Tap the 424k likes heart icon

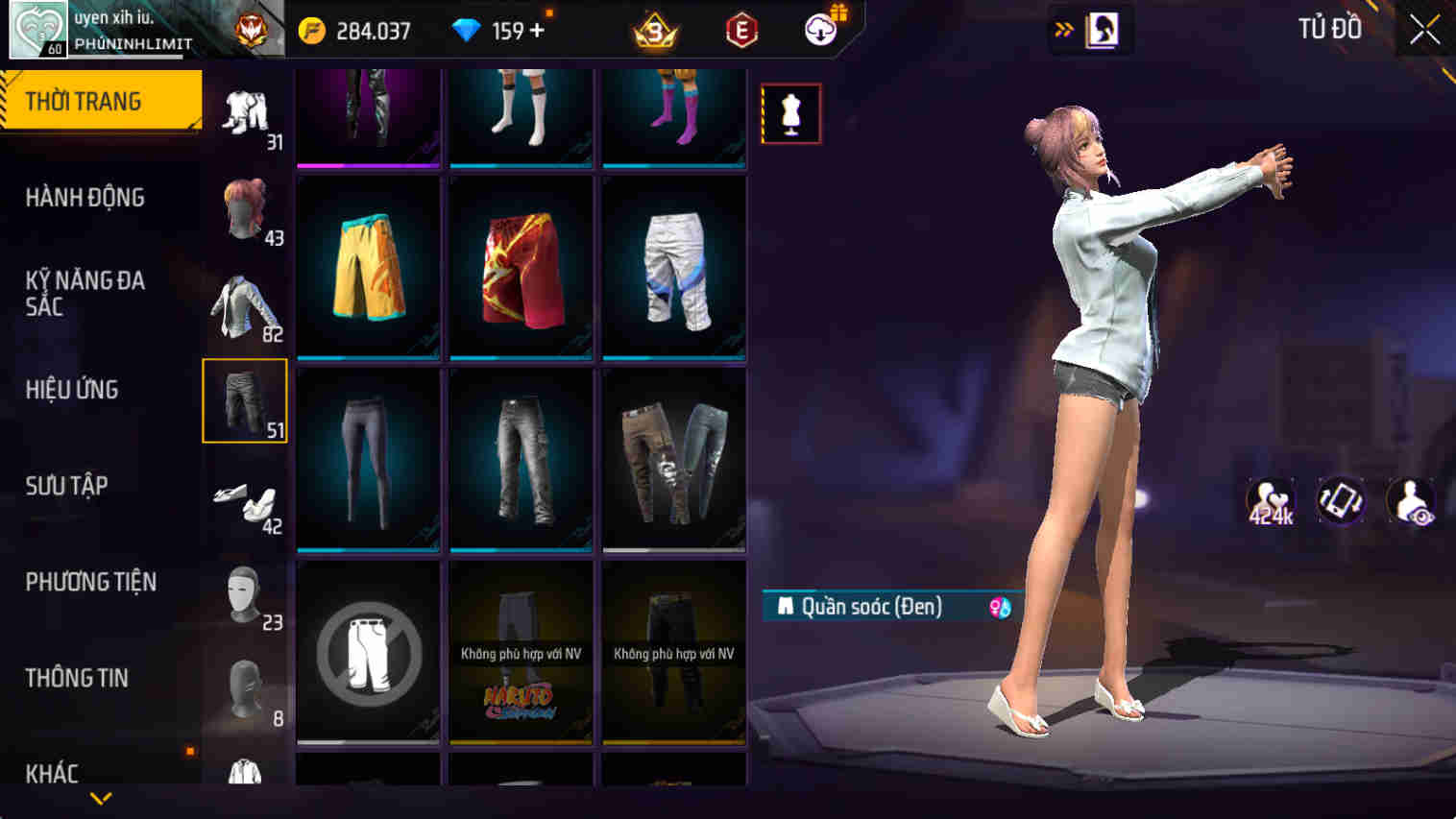pos(1270,500)
